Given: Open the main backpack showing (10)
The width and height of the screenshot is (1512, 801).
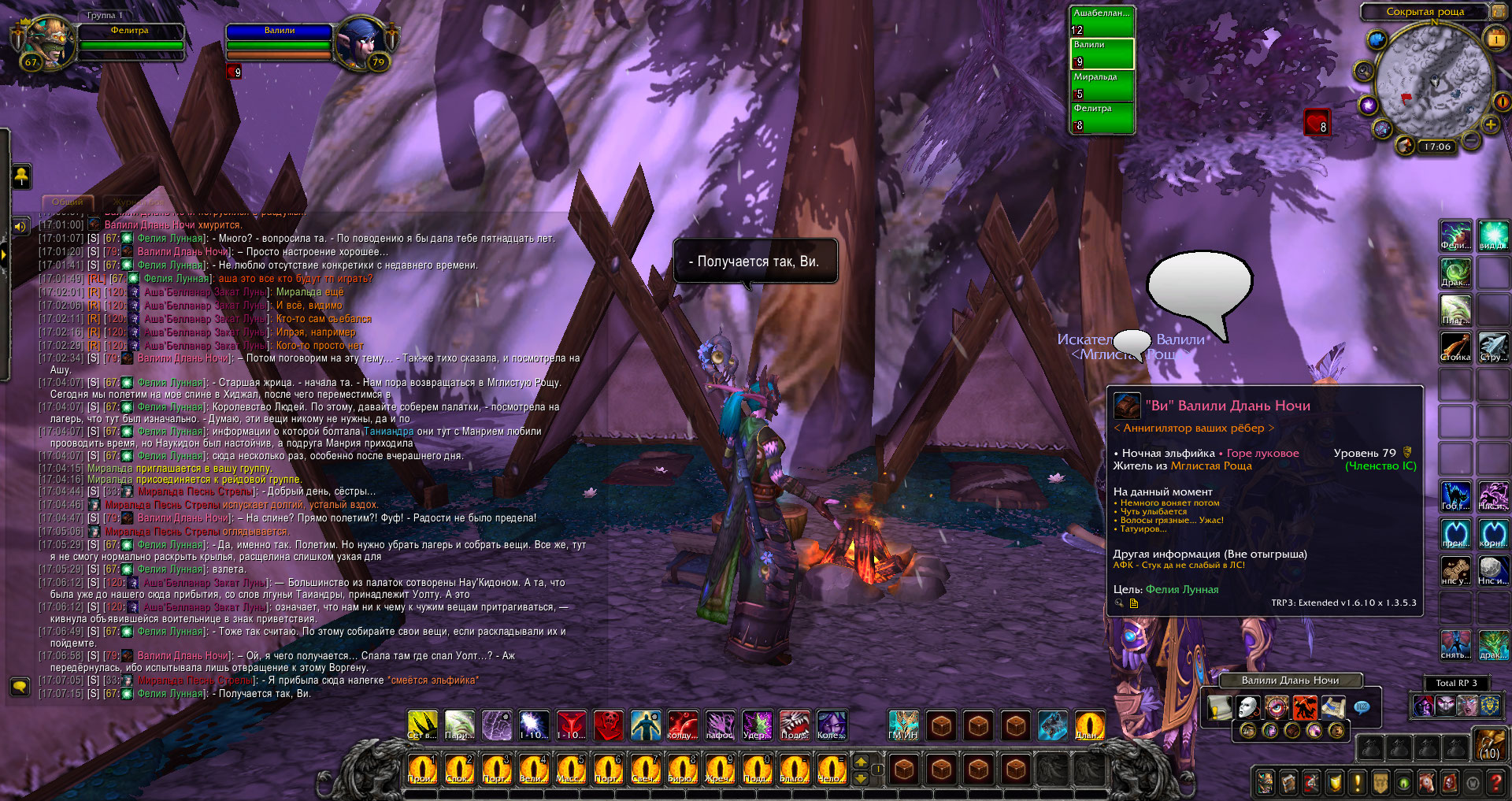Looking at the screenshot, I should pyautogui.click(x=1490, y=744).
